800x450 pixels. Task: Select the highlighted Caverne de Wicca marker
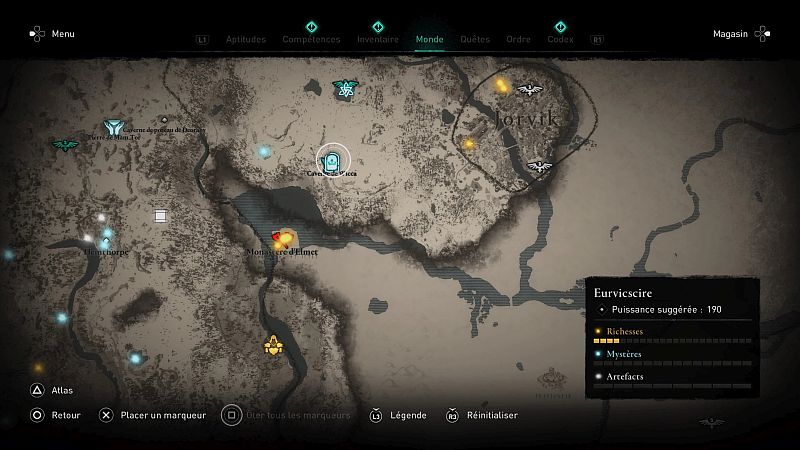tap(333, 158)
